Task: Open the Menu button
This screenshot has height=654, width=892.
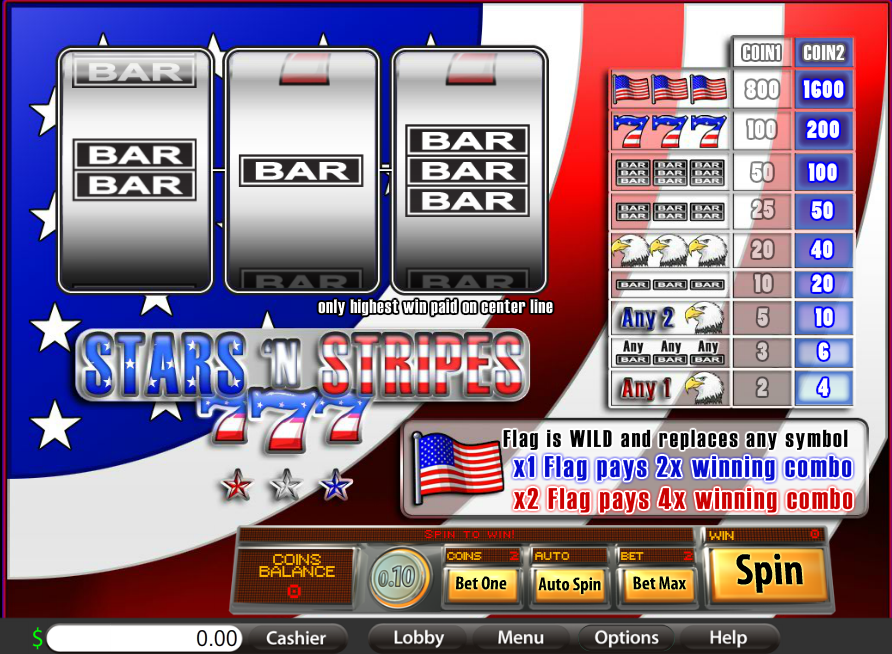Action: tap(520, 638)
